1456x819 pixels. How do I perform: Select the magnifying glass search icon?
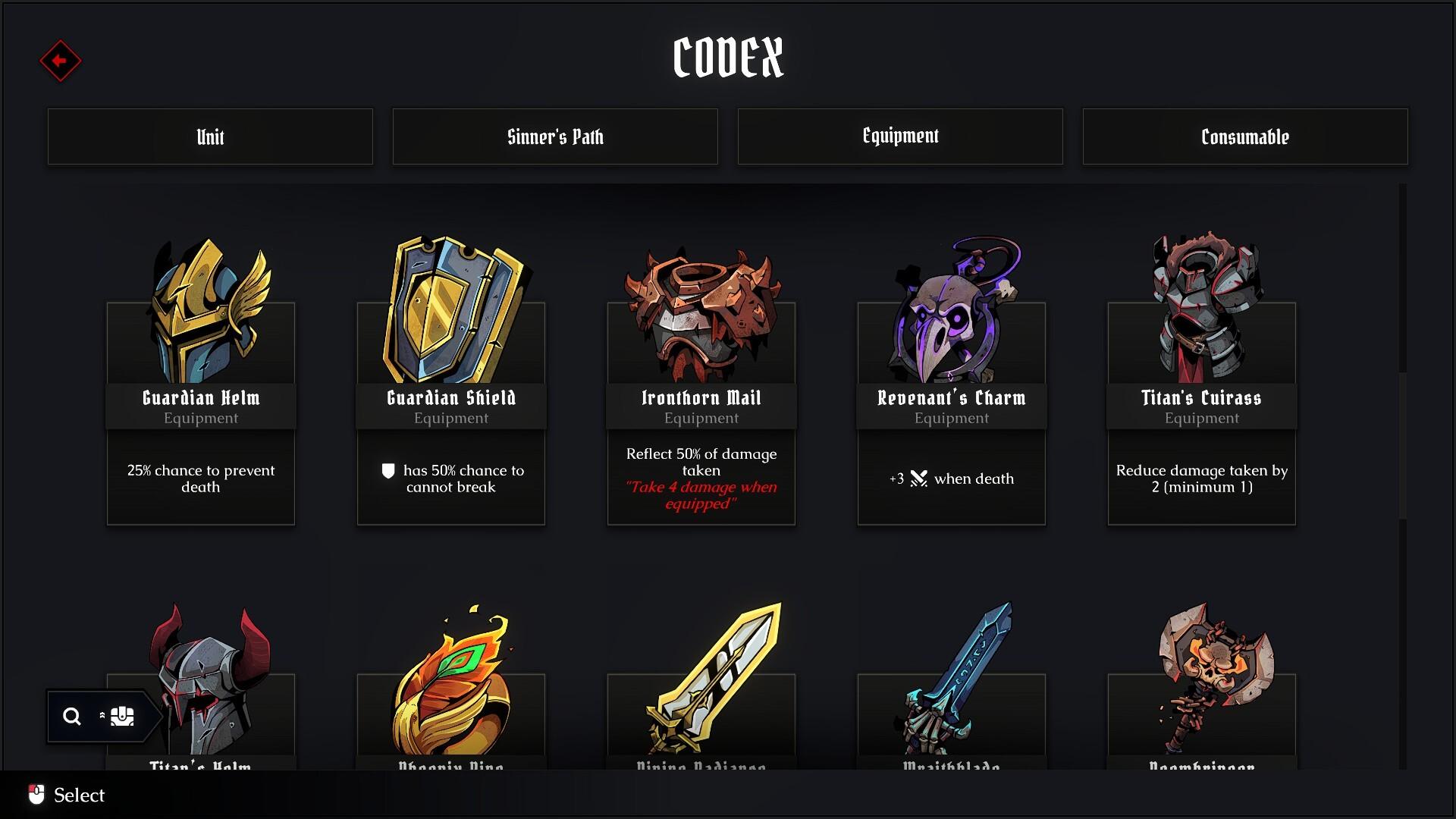pyautogui.click(x=72, y=716)
